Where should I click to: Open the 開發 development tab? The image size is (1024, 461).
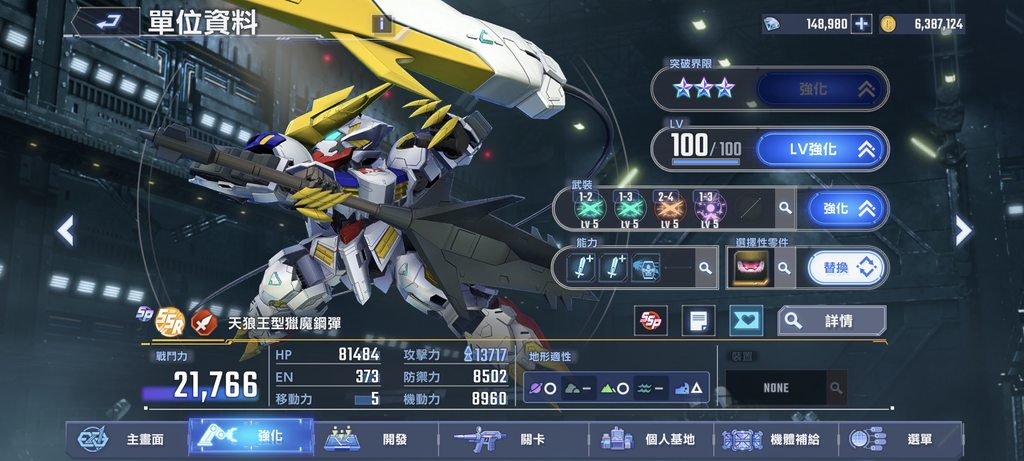pos(376,439)
